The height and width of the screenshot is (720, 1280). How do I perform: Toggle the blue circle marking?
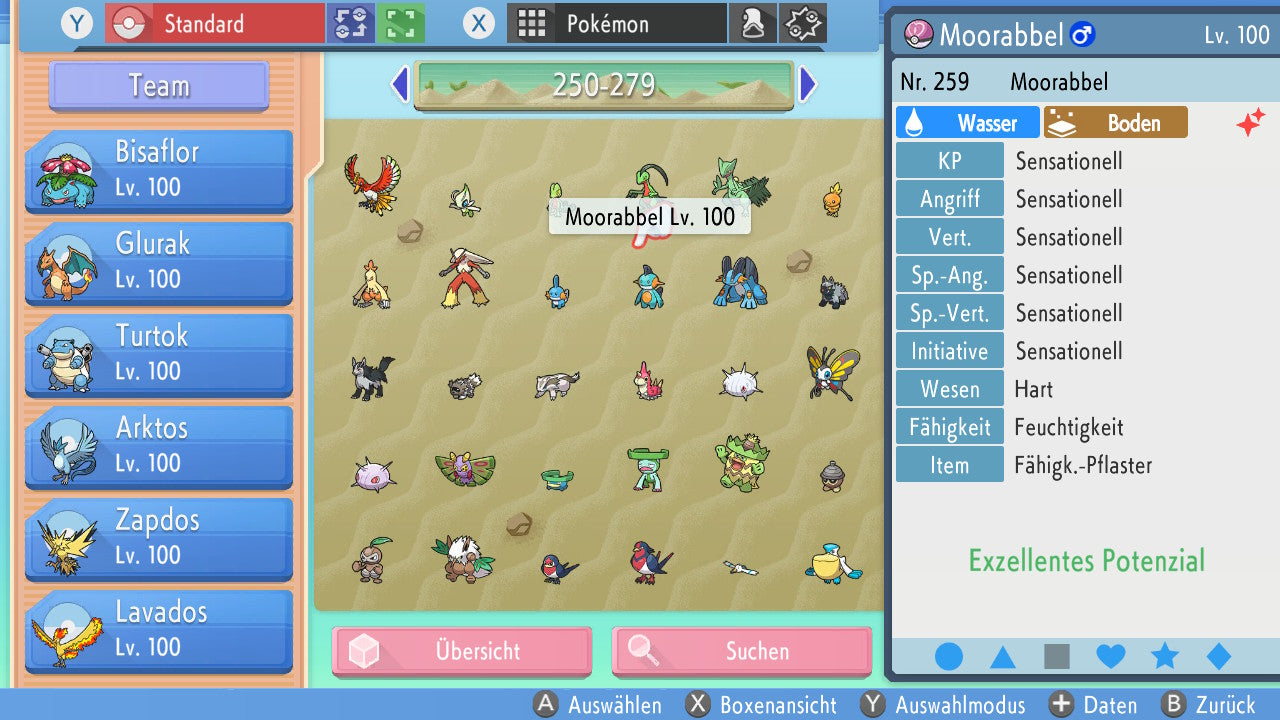point(949,656)
